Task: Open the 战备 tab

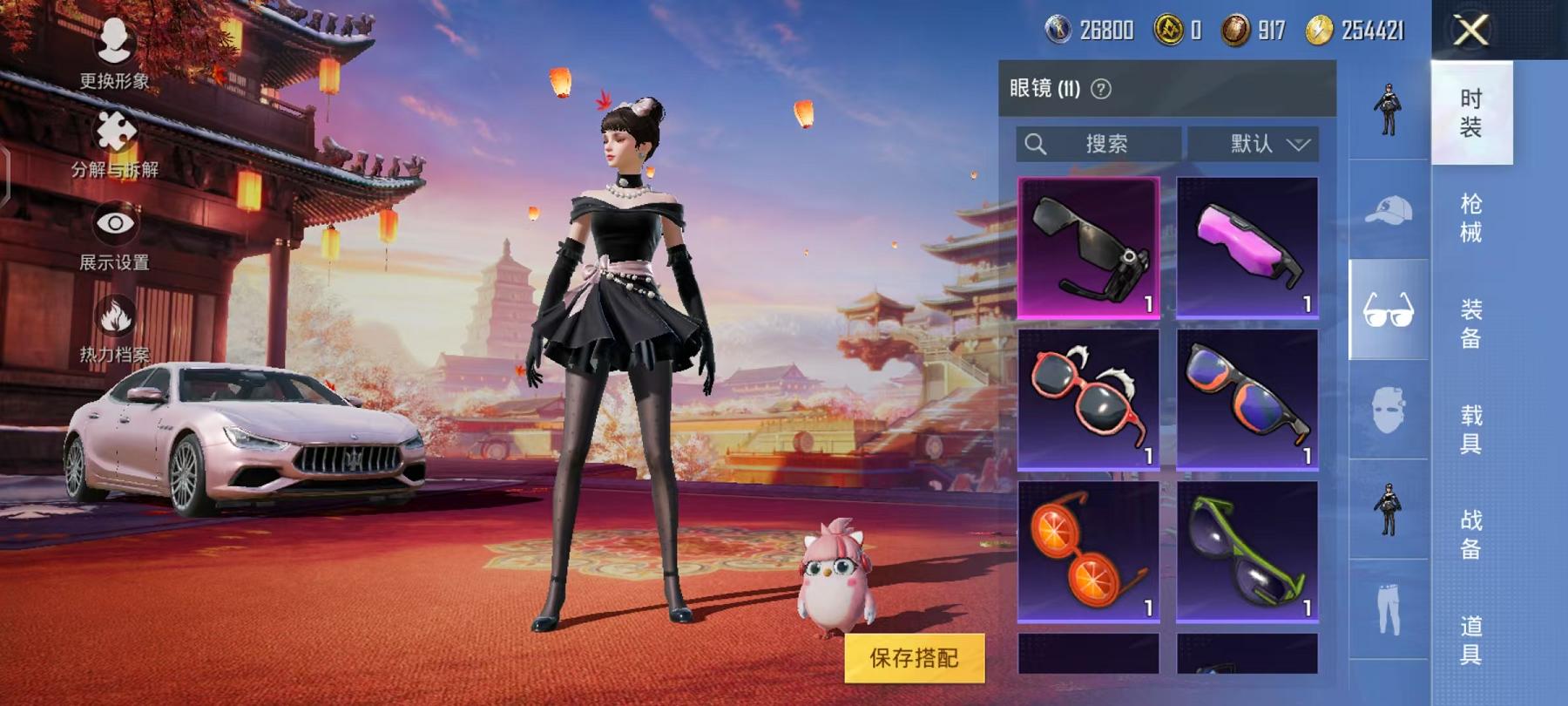Action: click(1471, 534)
